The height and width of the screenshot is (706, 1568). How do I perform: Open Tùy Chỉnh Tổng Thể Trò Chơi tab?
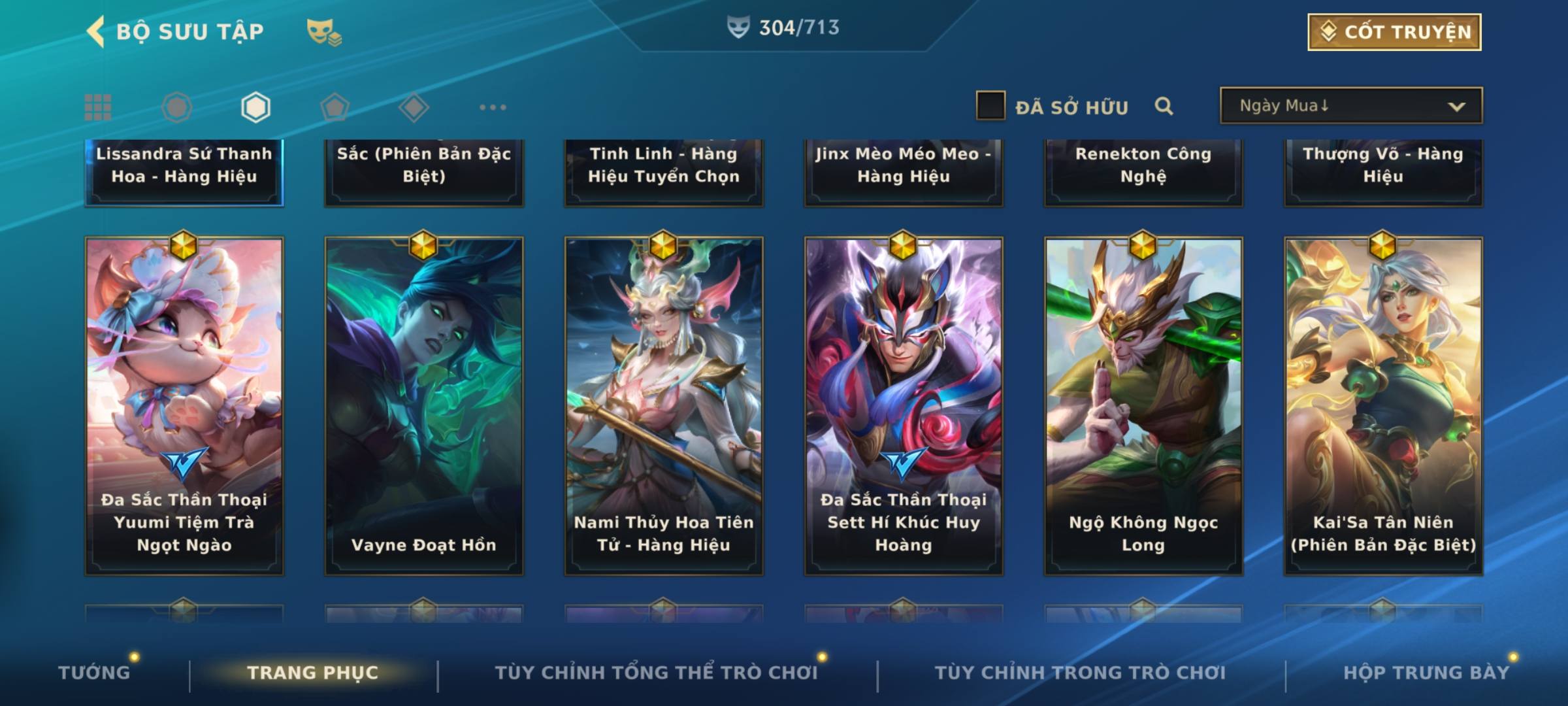click(x=656, y=672)
